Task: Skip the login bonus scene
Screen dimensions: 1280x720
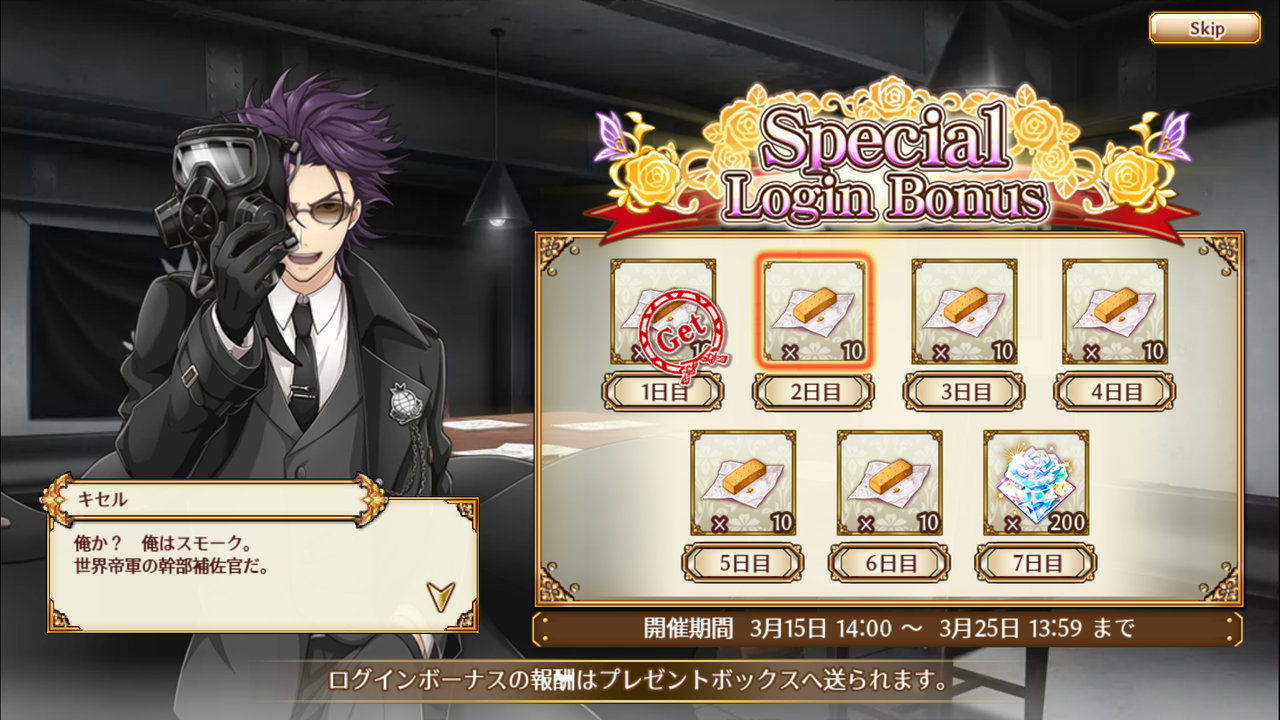Action: [x=1204, y=28]
